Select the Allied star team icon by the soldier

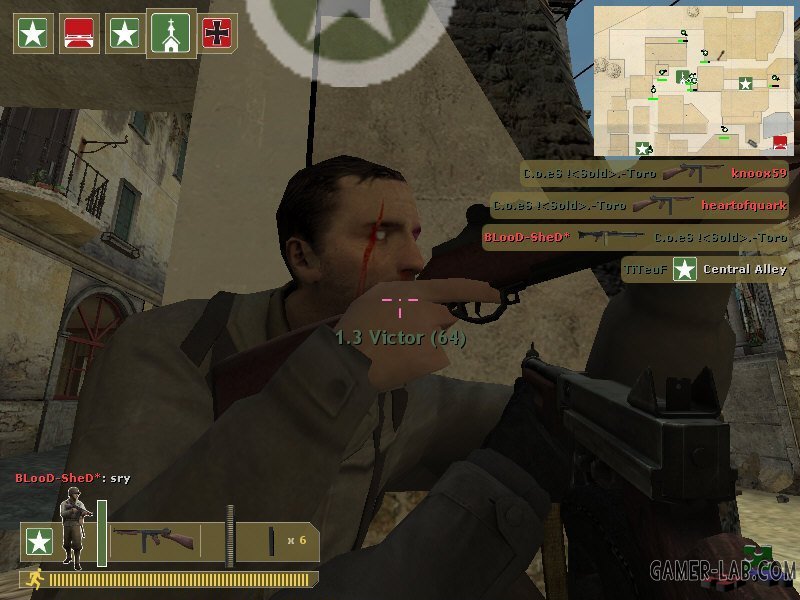(38, 542)
